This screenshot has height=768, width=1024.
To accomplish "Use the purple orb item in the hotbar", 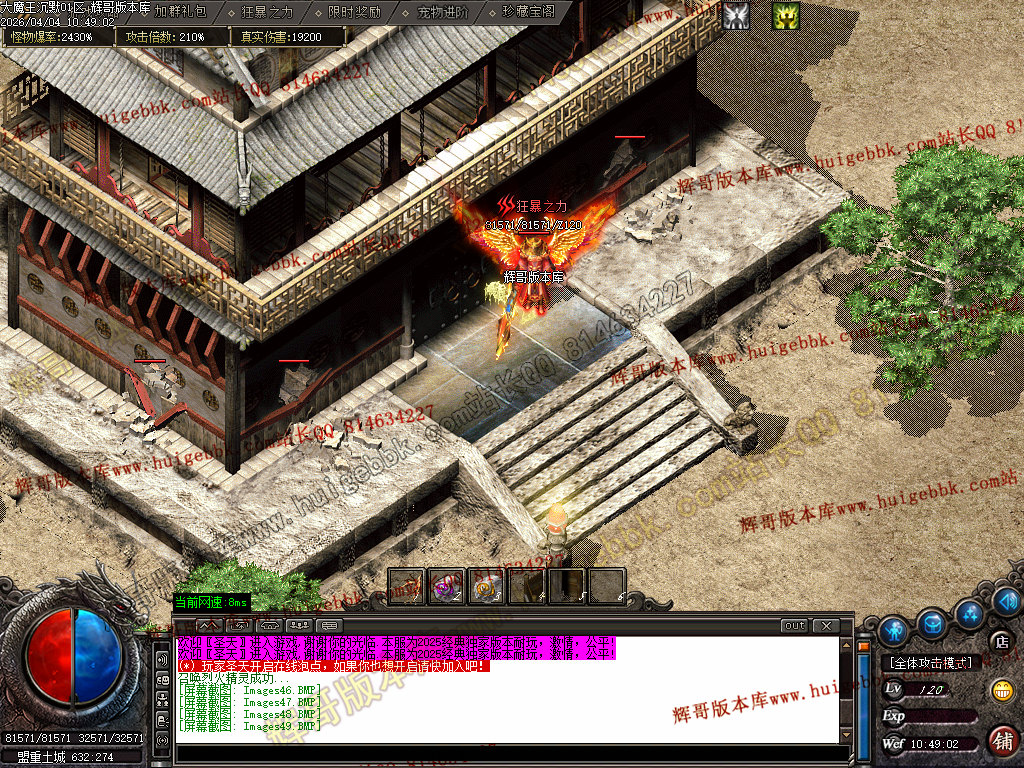I will click(x=446, y=586).
